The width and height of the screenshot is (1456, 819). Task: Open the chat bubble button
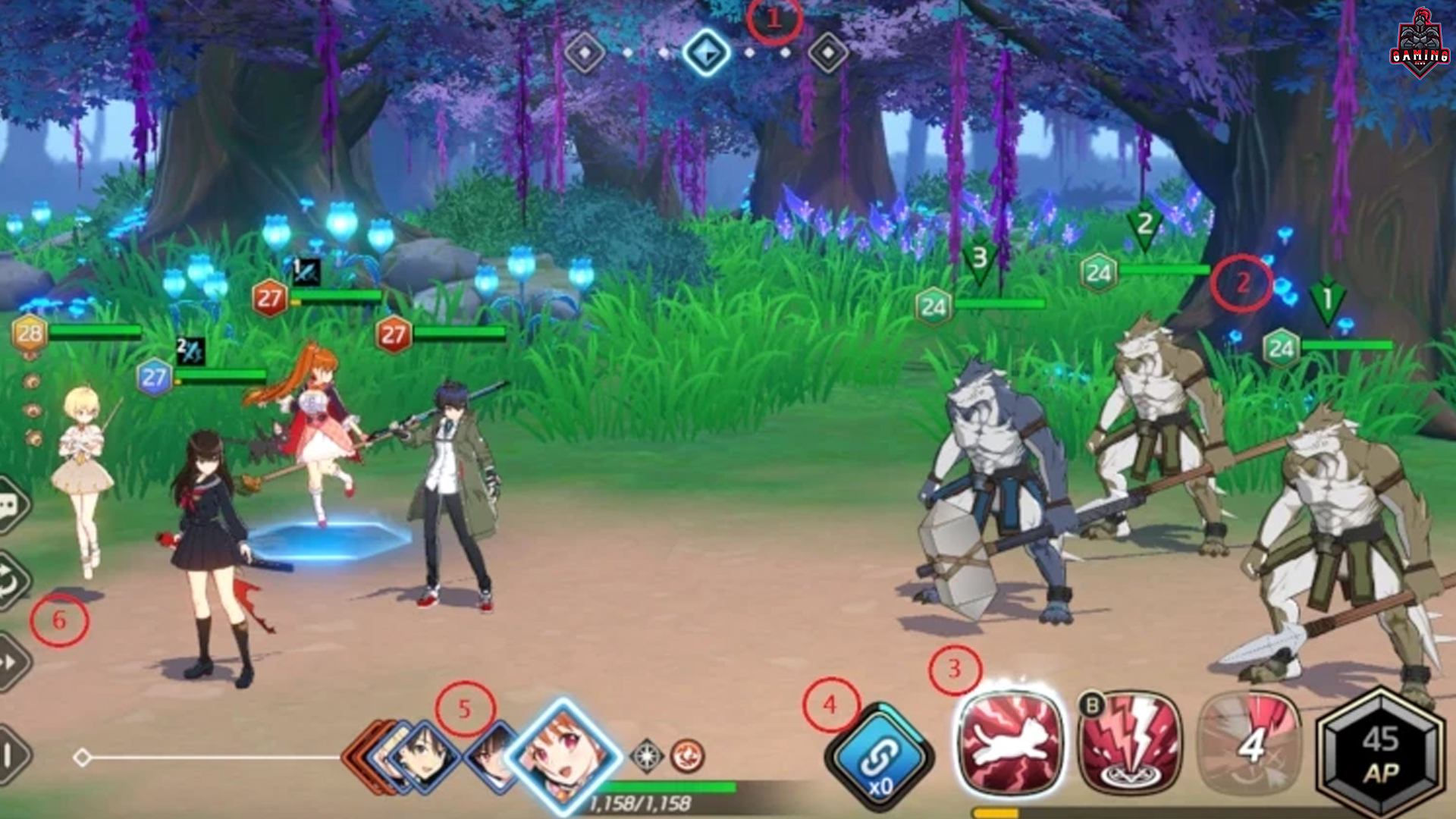(11, 506)
